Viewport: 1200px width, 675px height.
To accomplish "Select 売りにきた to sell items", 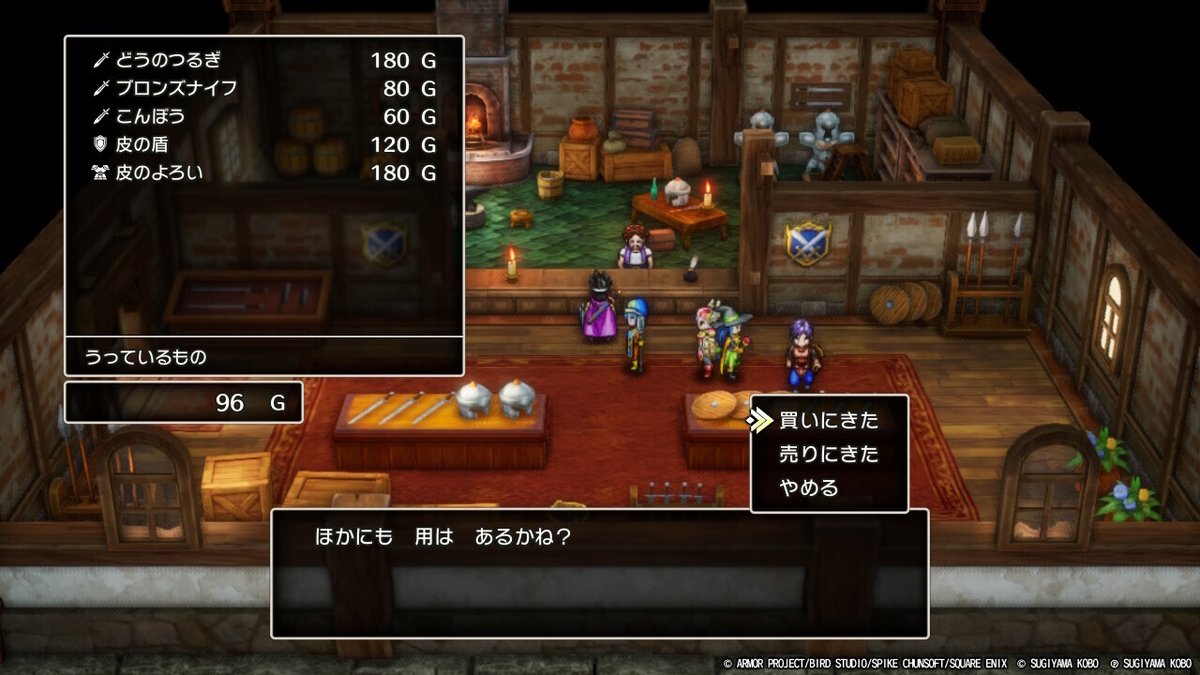I will point(828,455).
